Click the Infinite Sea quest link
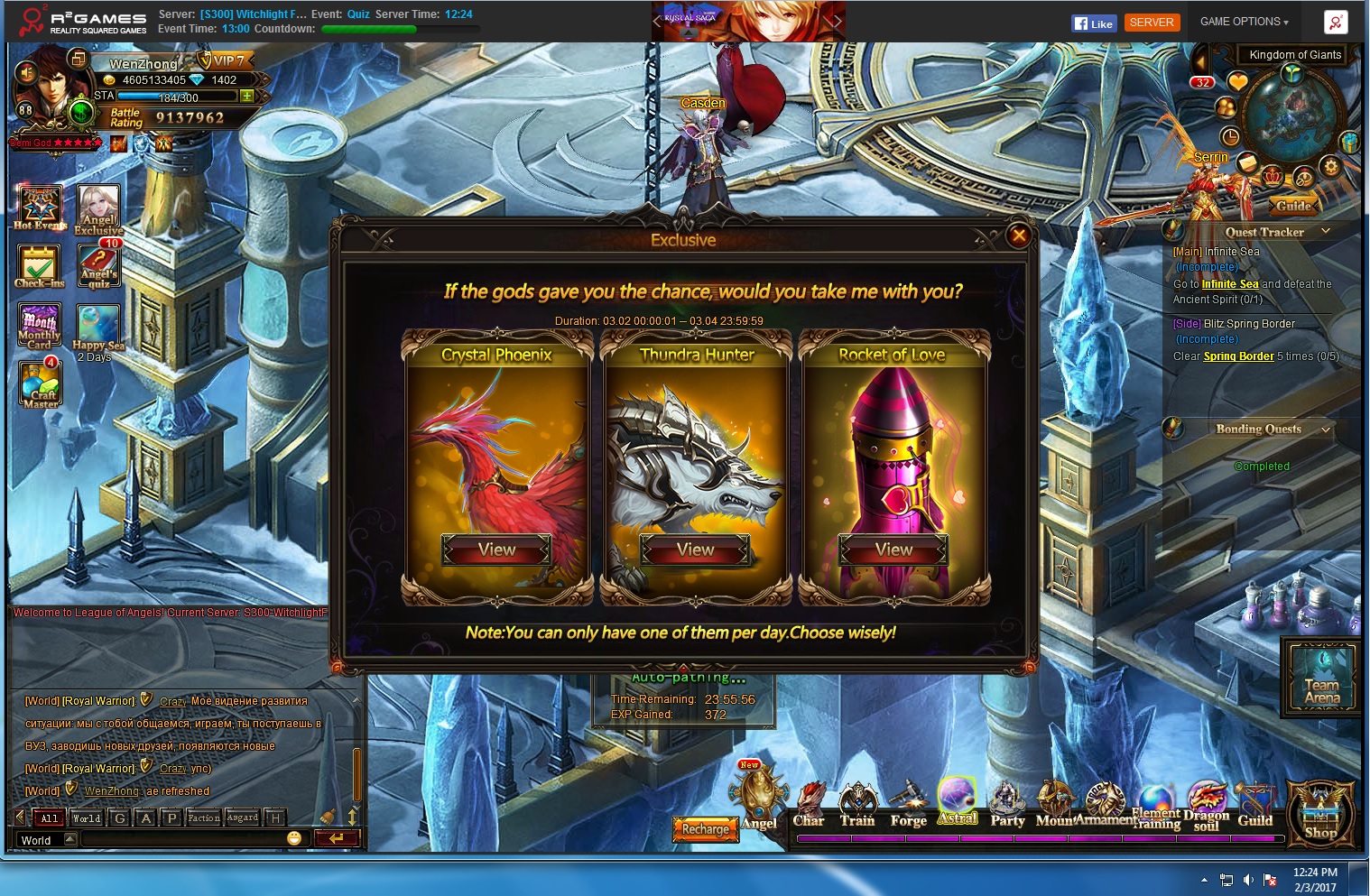The image size is (1370, 896). point(1229,284)
